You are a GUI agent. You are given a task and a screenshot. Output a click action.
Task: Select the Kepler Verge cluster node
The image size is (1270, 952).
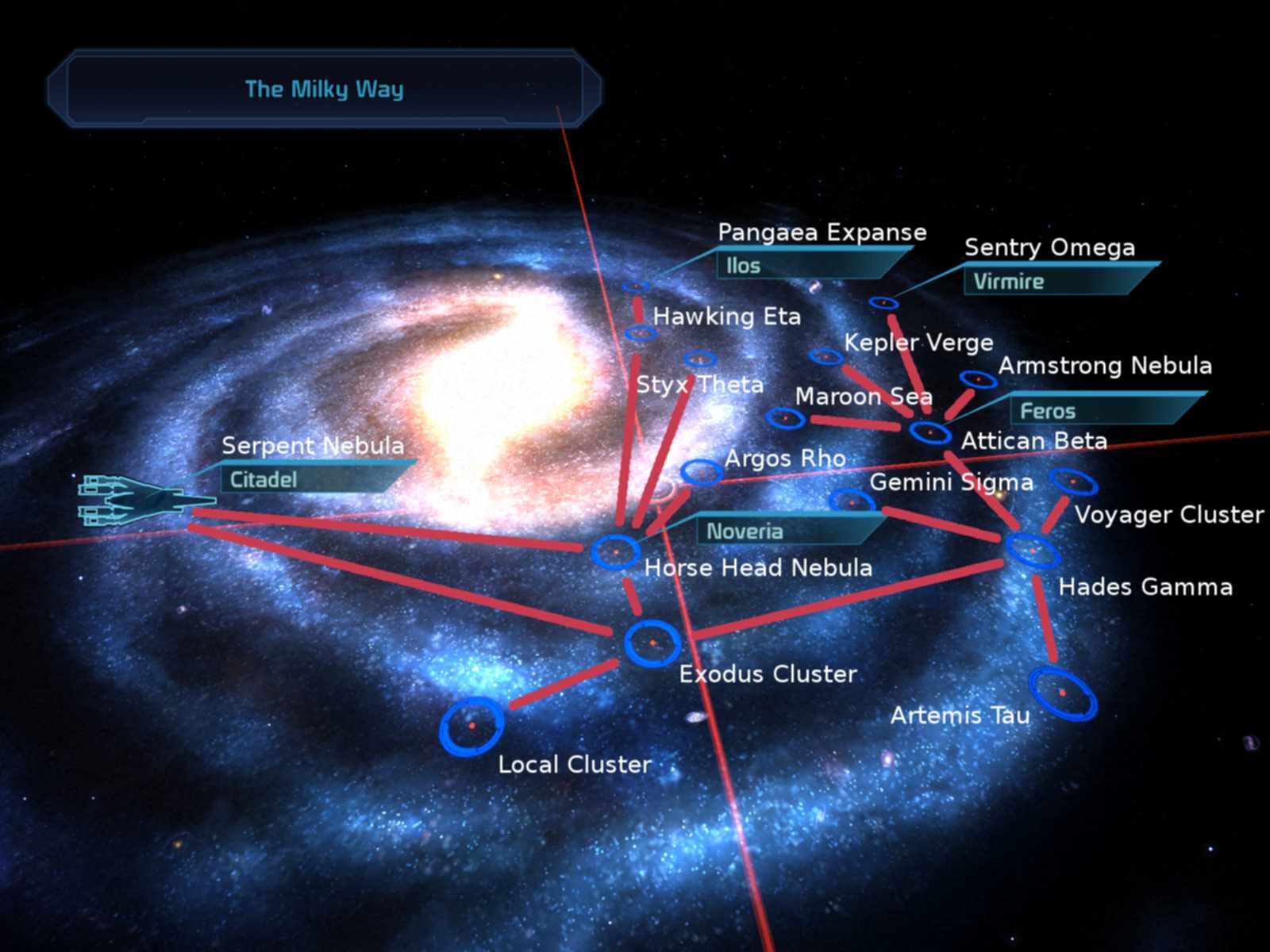826,357
